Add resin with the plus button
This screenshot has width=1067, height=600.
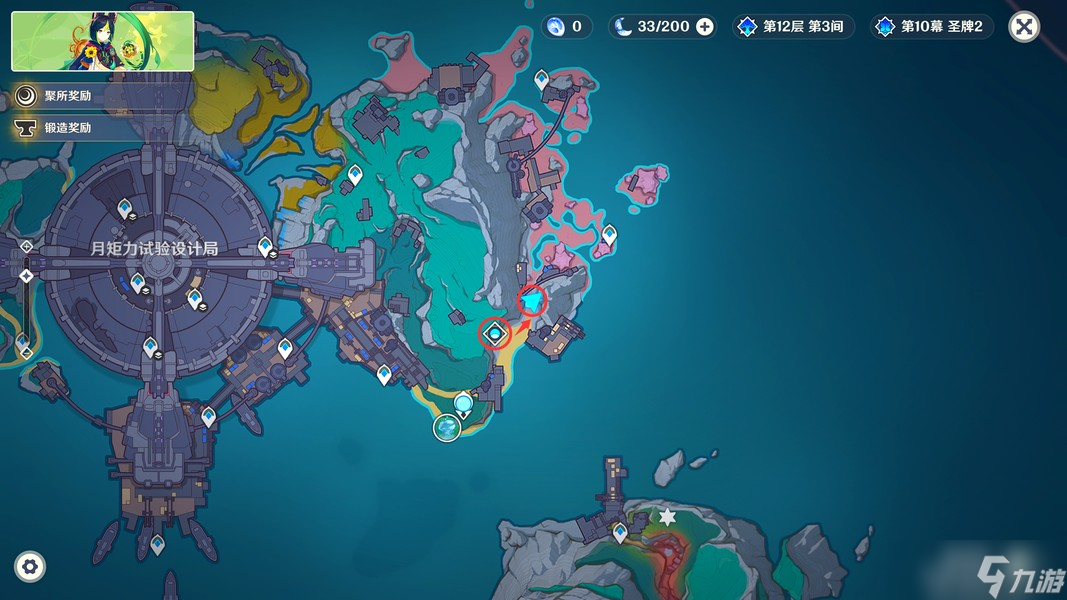pos(705,27)
